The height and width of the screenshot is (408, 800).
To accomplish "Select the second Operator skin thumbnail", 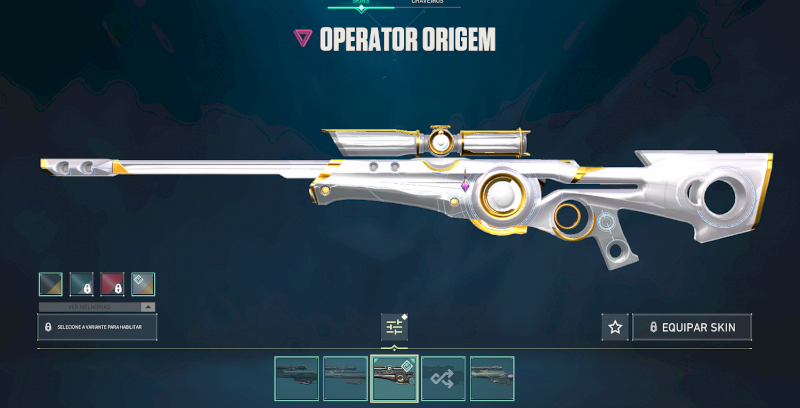I will pos(345,378).
